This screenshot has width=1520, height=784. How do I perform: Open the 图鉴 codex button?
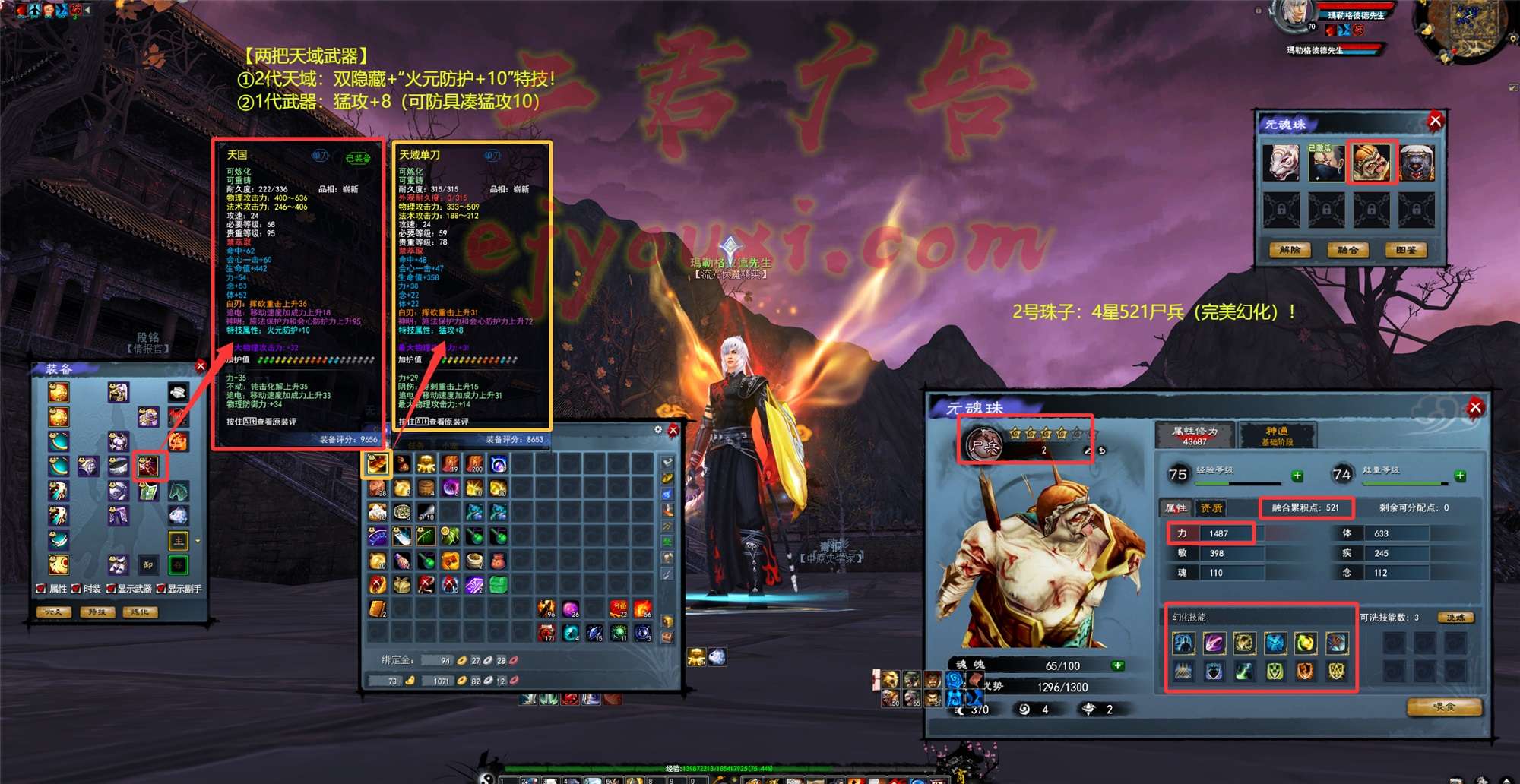pyautogui.click(x=1405, y=250)
